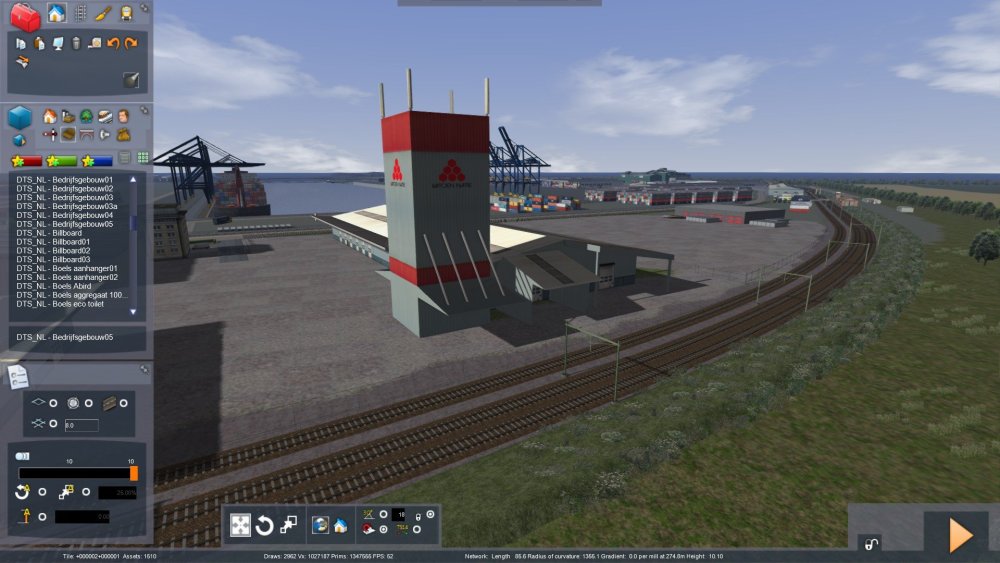Apply the blue star filter
This screenshot has height=563, width=1000.
(x=98, y=160)
